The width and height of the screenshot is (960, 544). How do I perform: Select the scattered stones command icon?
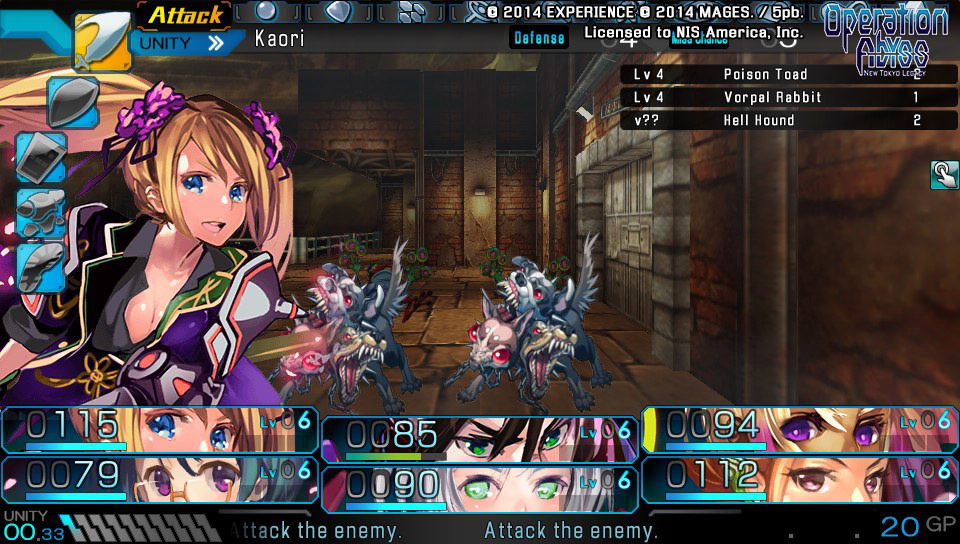pos(41,212)
